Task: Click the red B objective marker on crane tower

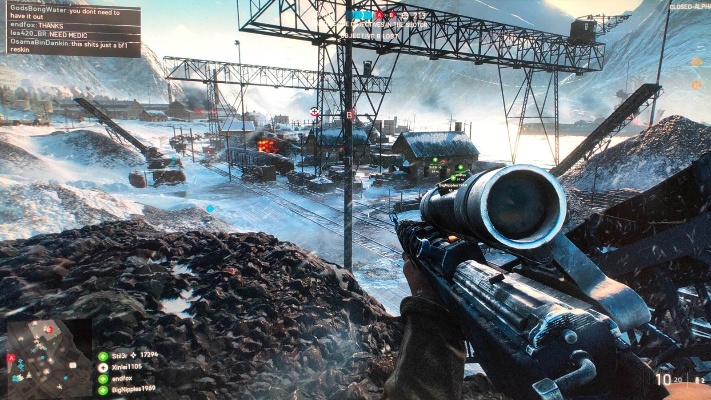Action: coord(350,114)
